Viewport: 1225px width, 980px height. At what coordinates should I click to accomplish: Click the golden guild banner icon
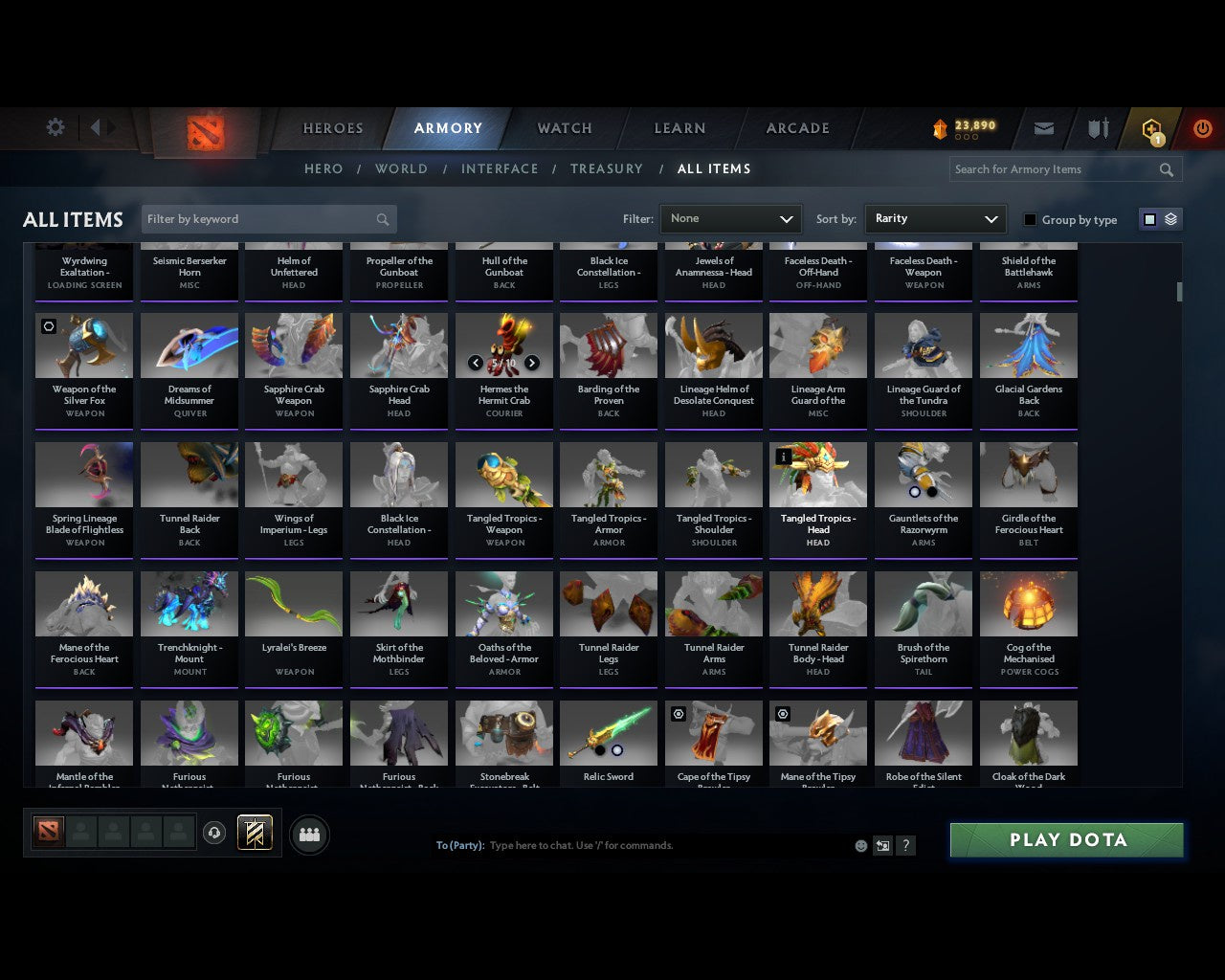coord(256,833)
